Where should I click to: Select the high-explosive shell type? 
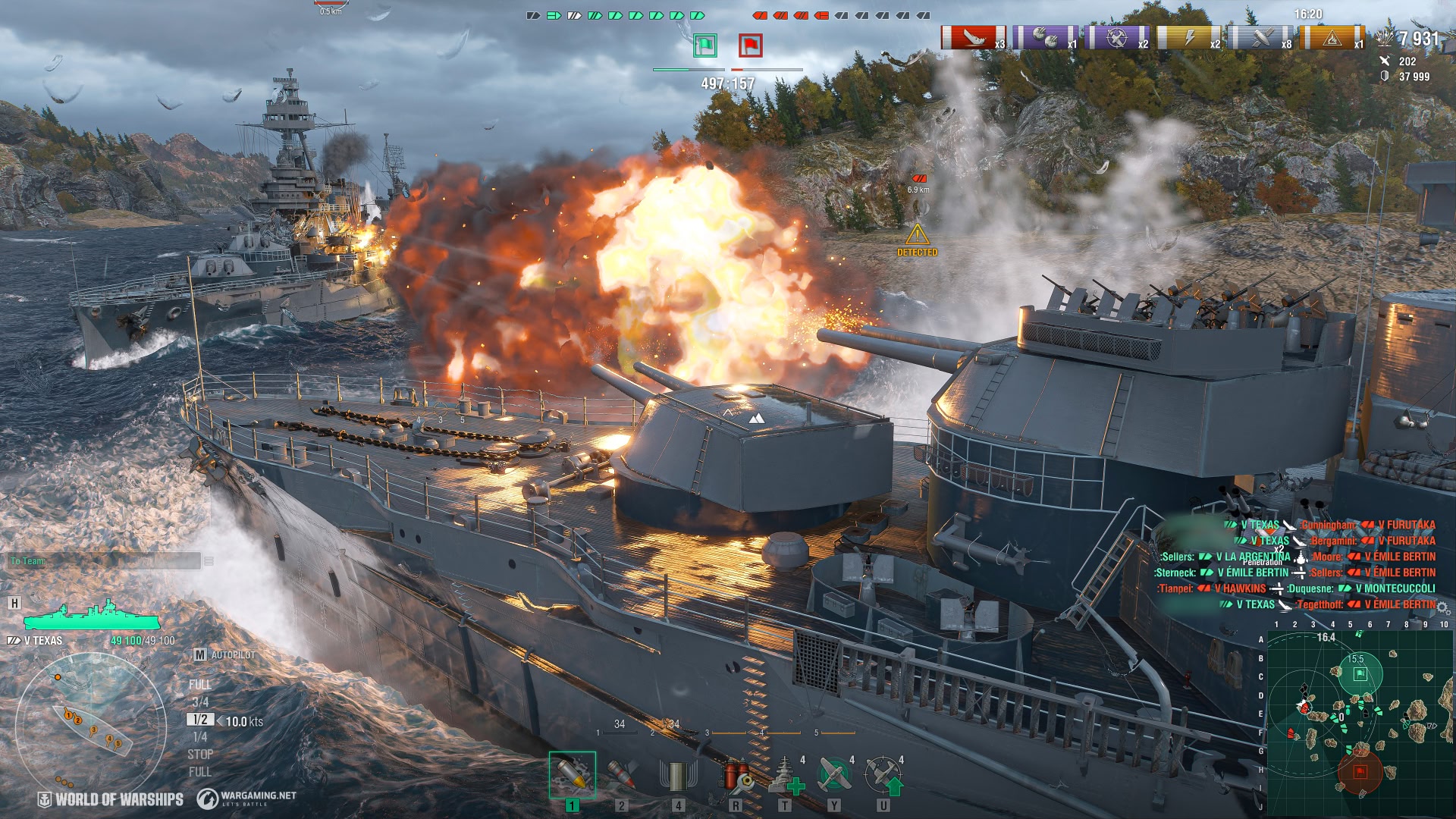(x=573, y=775)
